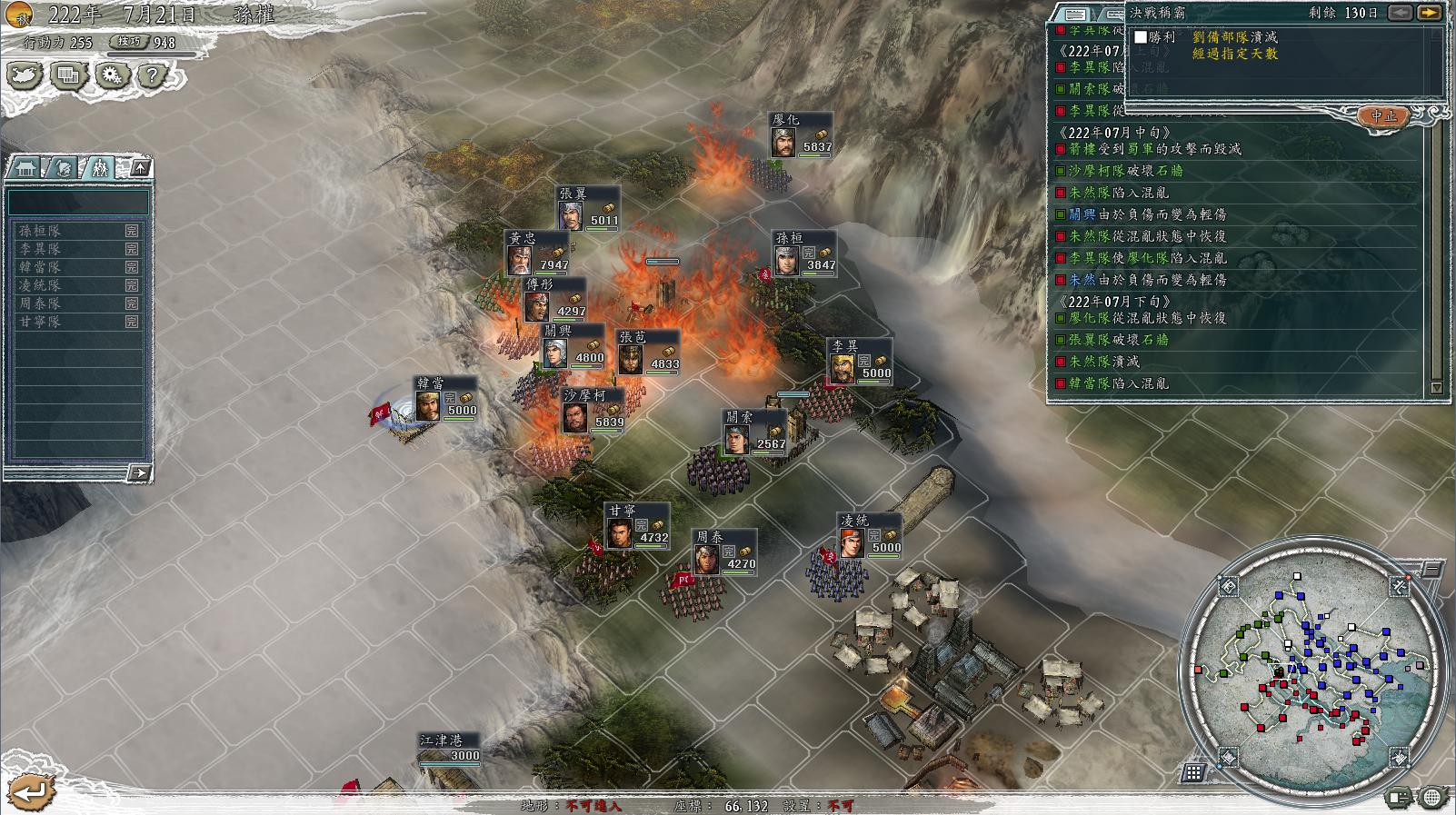Toggle the 勝利 victory condition checkbox
Screen dimensions: 1456x815
point(1141,37)
